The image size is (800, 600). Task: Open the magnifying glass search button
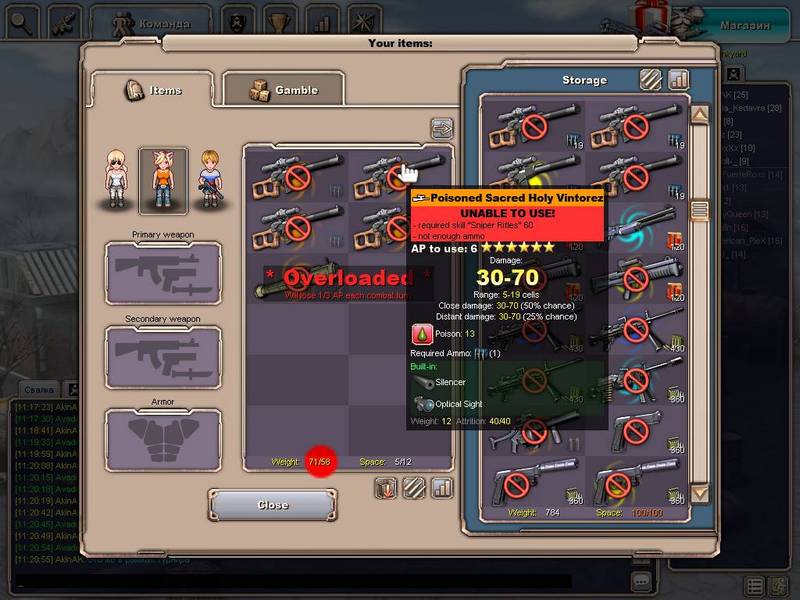(21, 19)
